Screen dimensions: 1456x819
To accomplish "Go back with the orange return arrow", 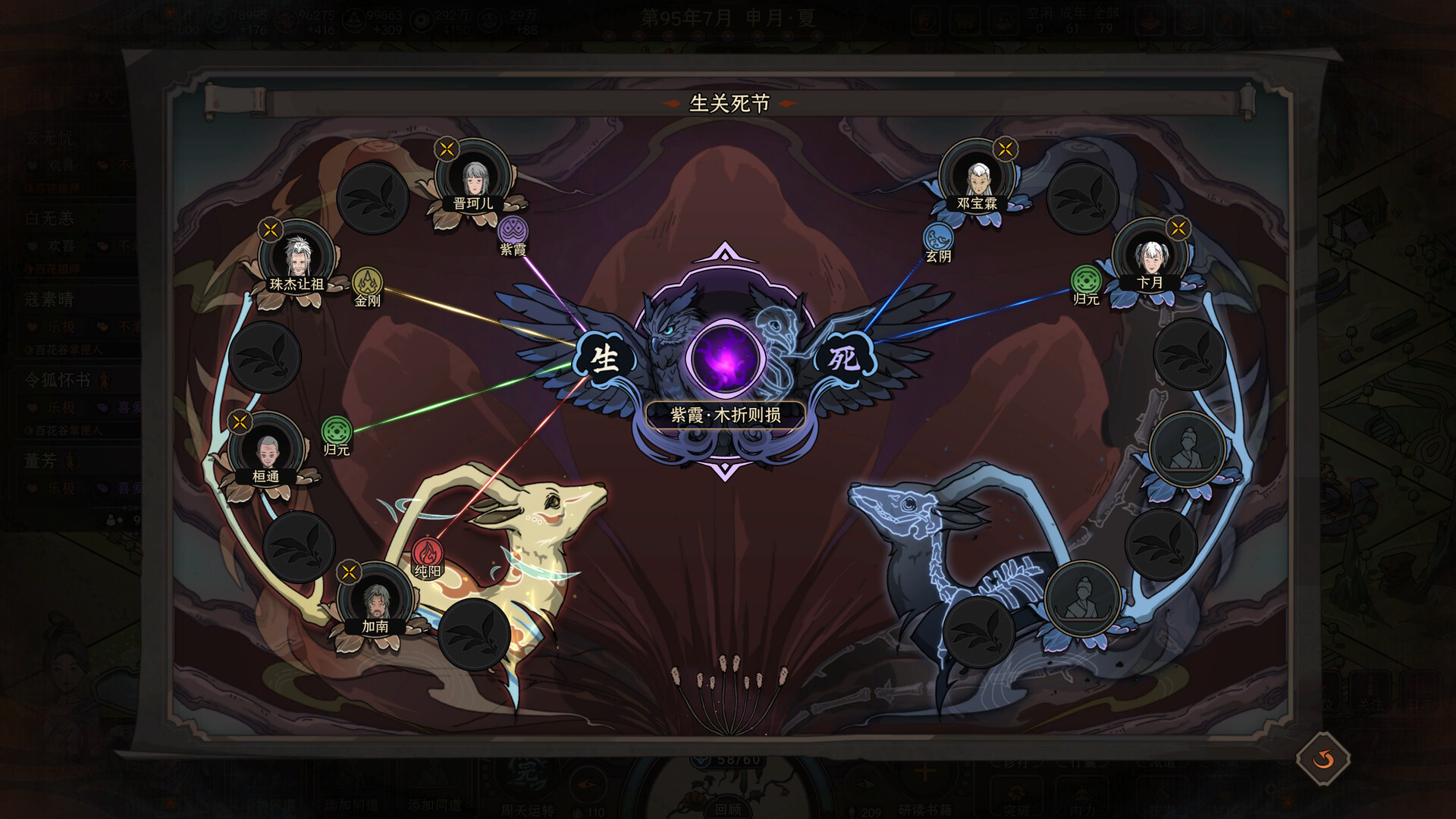I will 1323,758.
